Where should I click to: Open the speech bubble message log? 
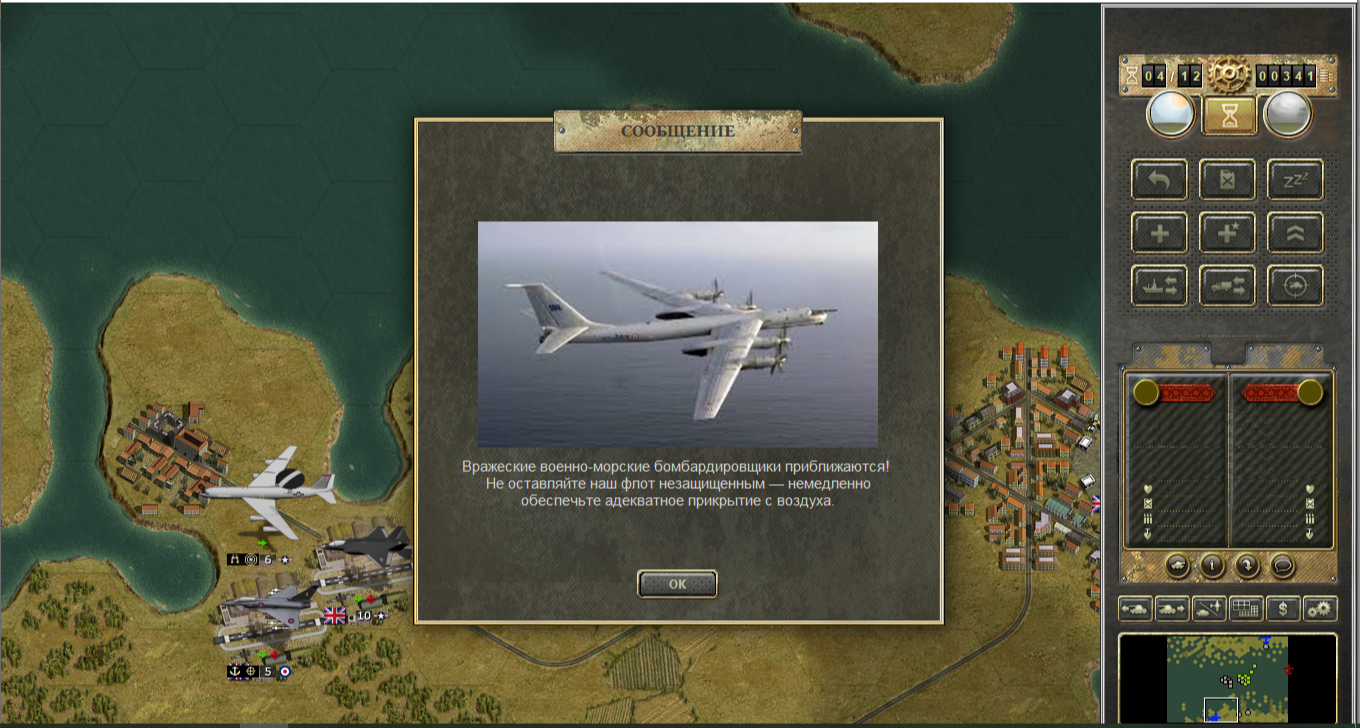pos(1283,565)
